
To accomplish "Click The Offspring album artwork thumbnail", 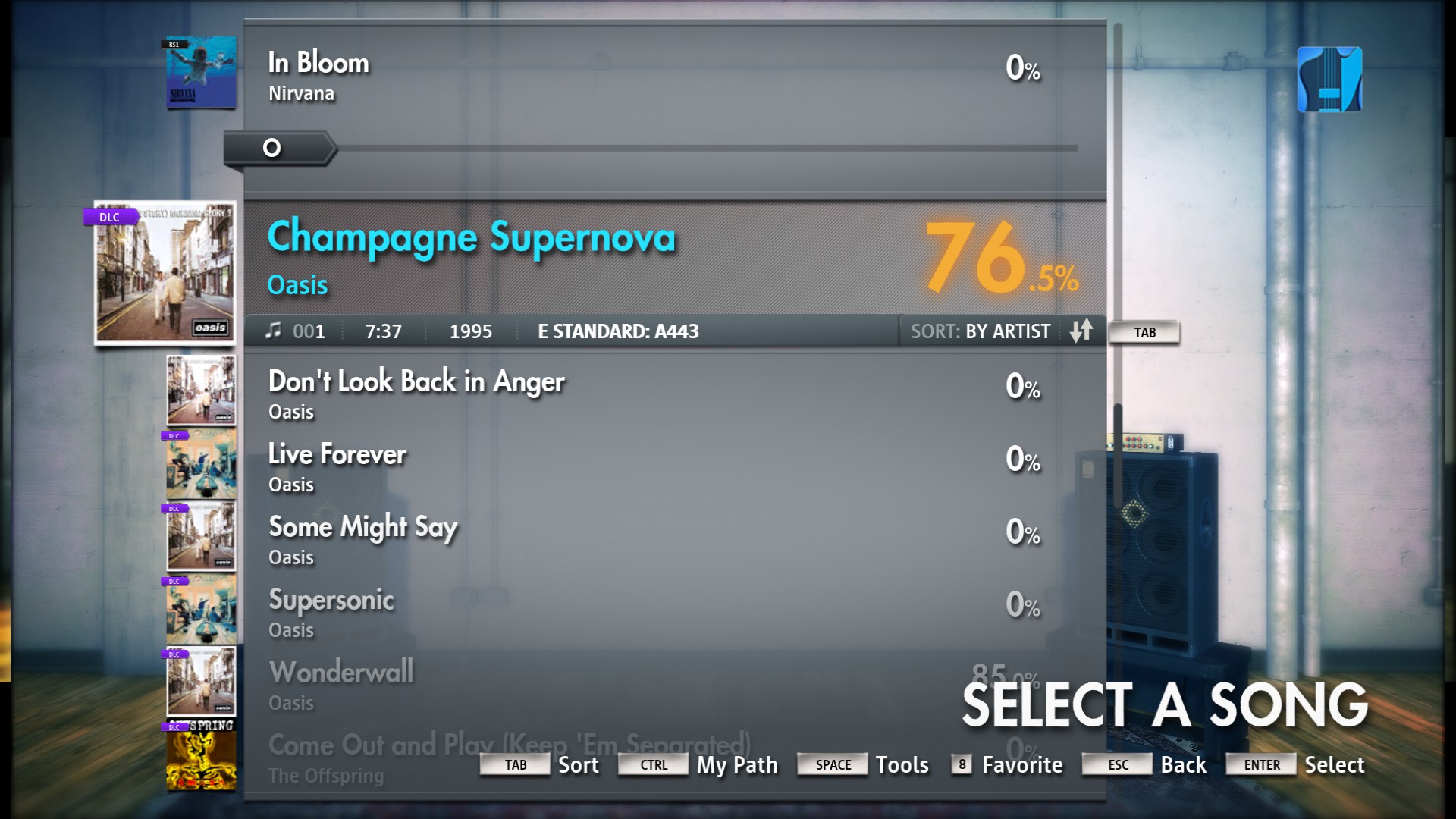I will (200, 758).
